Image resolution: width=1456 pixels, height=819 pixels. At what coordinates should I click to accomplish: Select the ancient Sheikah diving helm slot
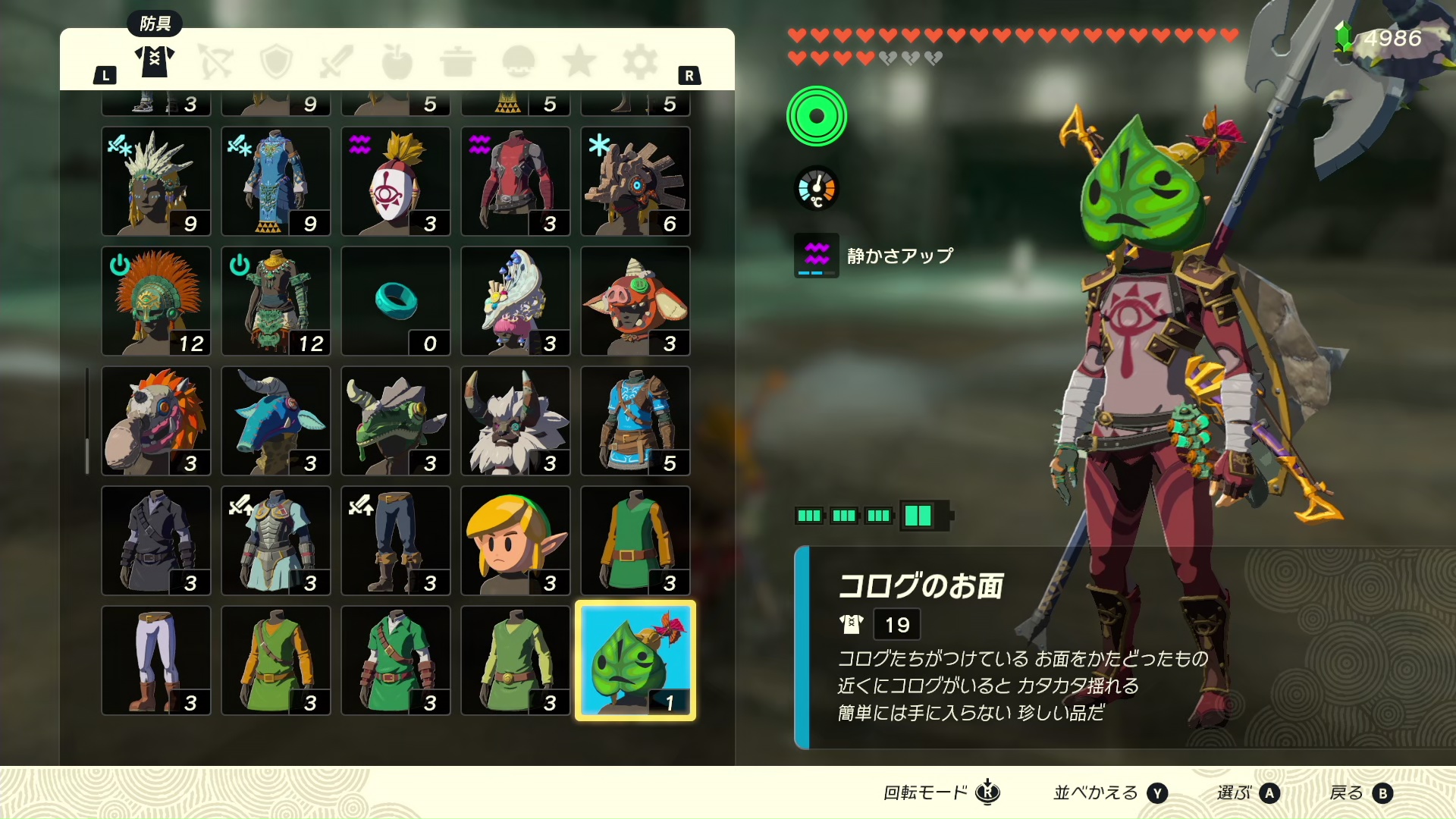coord(635,181)
